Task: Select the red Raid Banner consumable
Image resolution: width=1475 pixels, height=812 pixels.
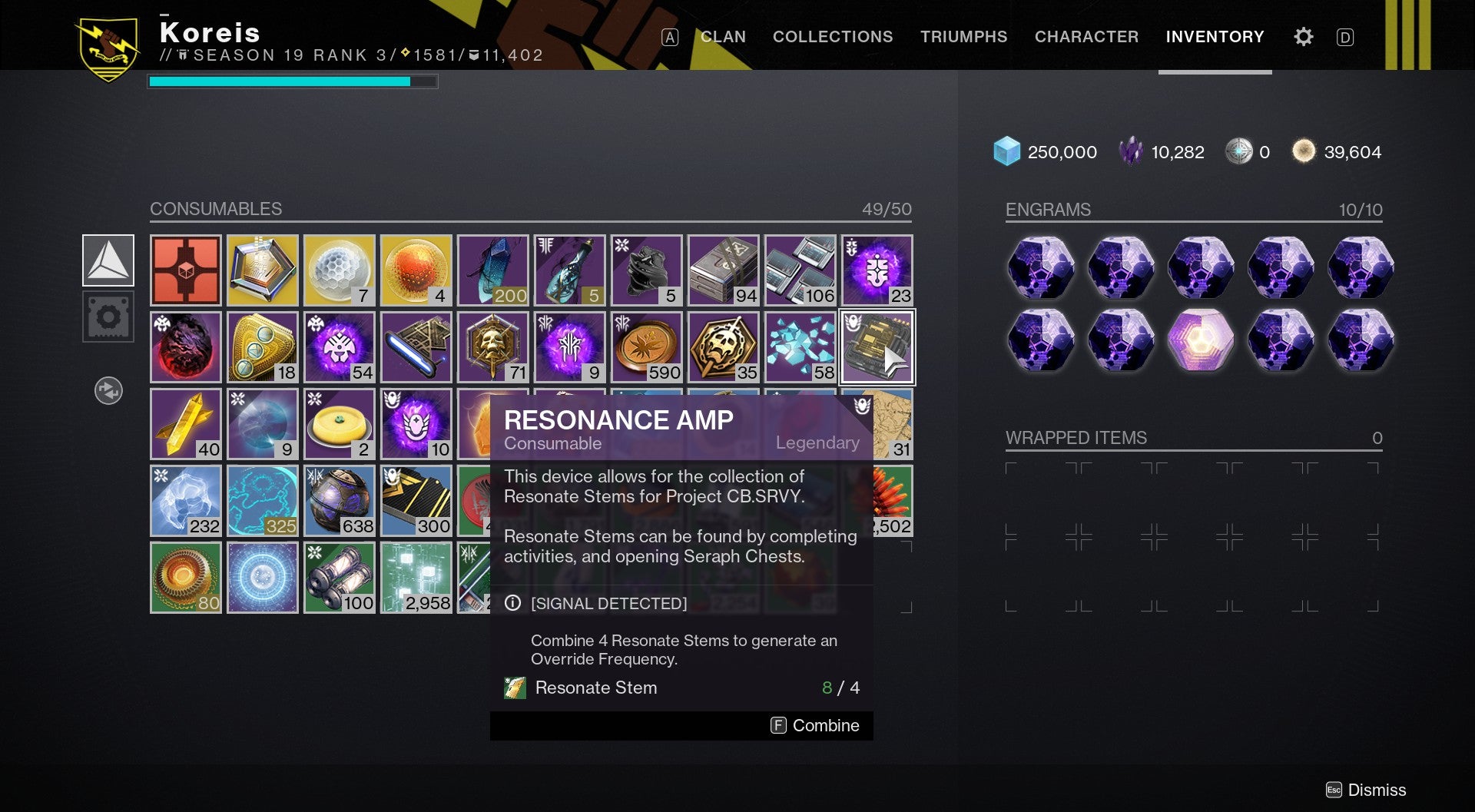Action: point(185,270)
